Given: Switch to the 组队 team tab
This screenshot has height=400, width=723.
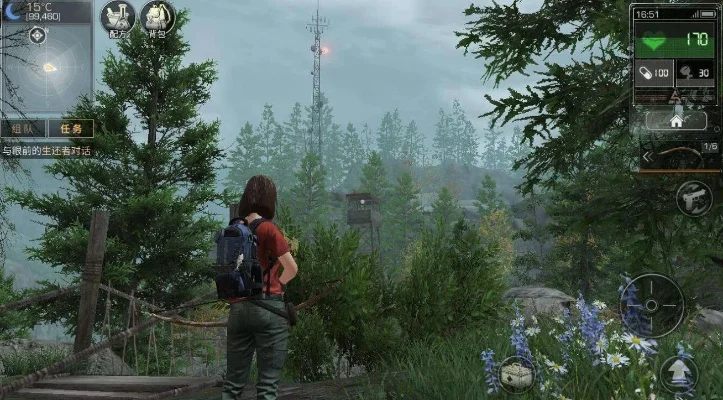Looking at the screenshot, I should (23, 128).
